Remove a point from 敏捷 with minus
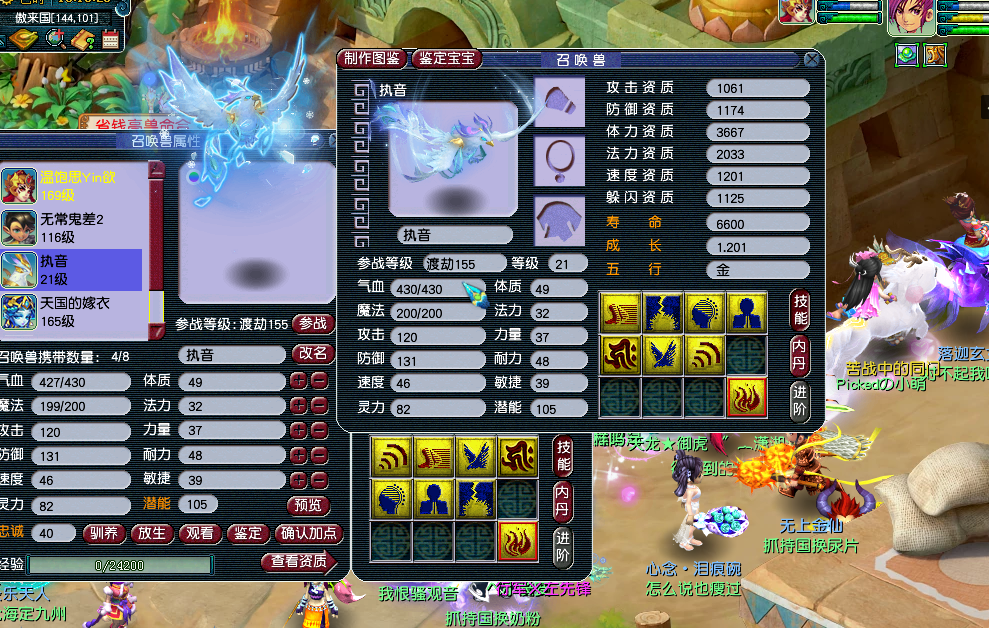 click(319, 481)
